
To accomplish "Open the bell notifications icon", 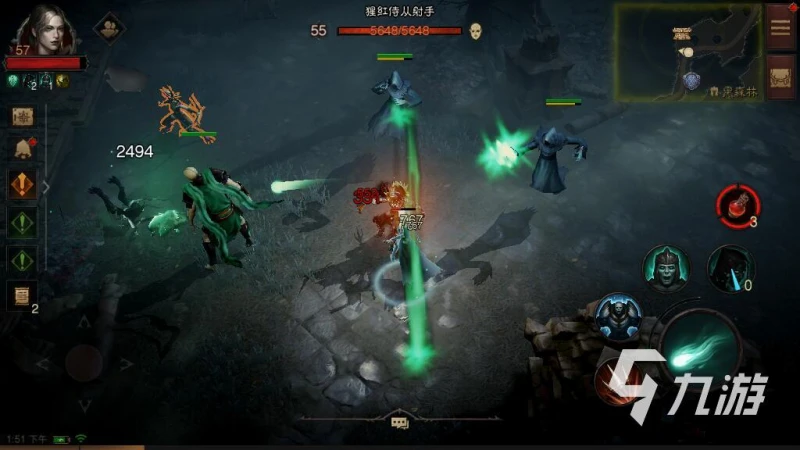I will click(x=22, y=150).
